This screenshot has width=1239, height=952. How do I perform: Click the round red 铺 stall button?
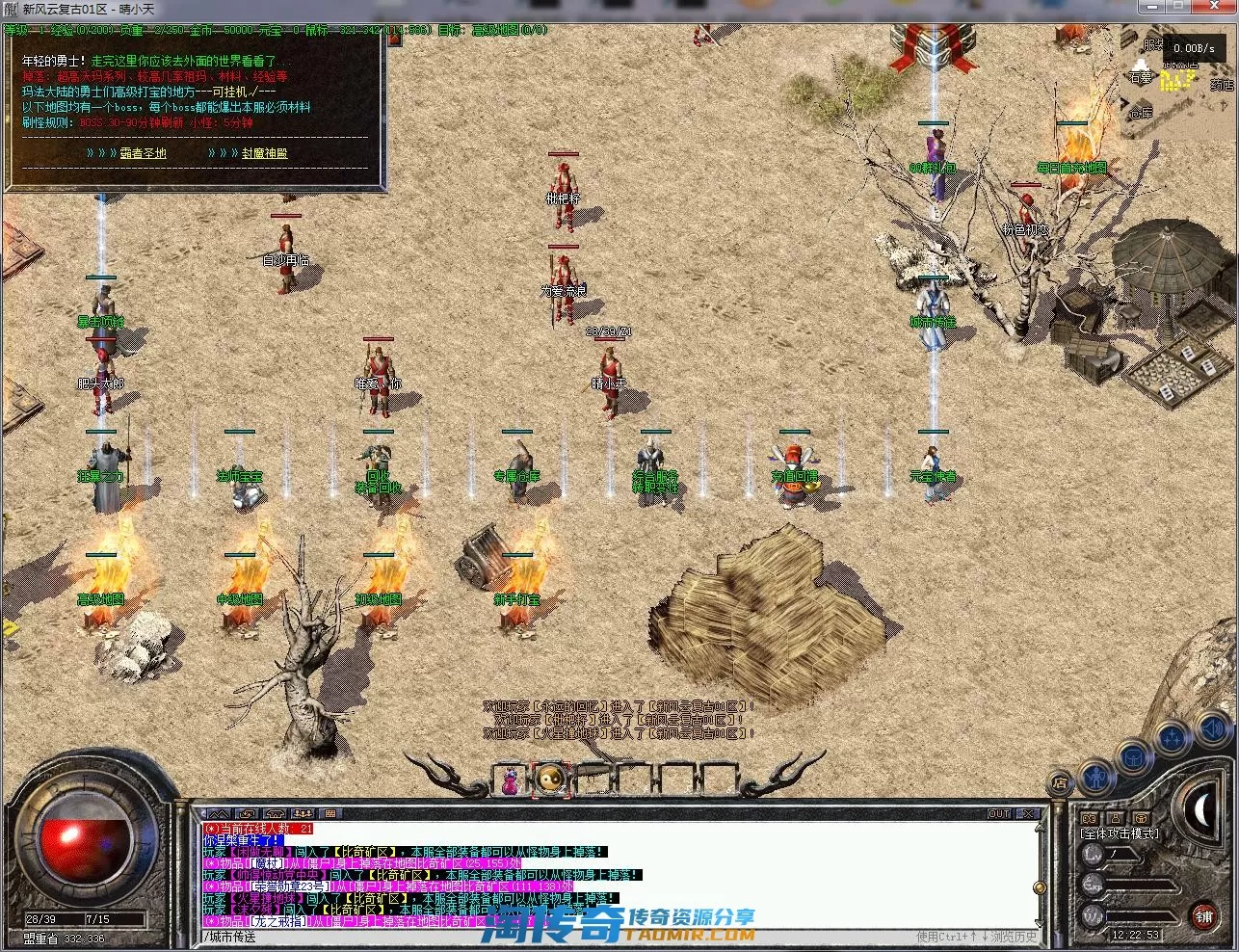[x=1204, y=916]
